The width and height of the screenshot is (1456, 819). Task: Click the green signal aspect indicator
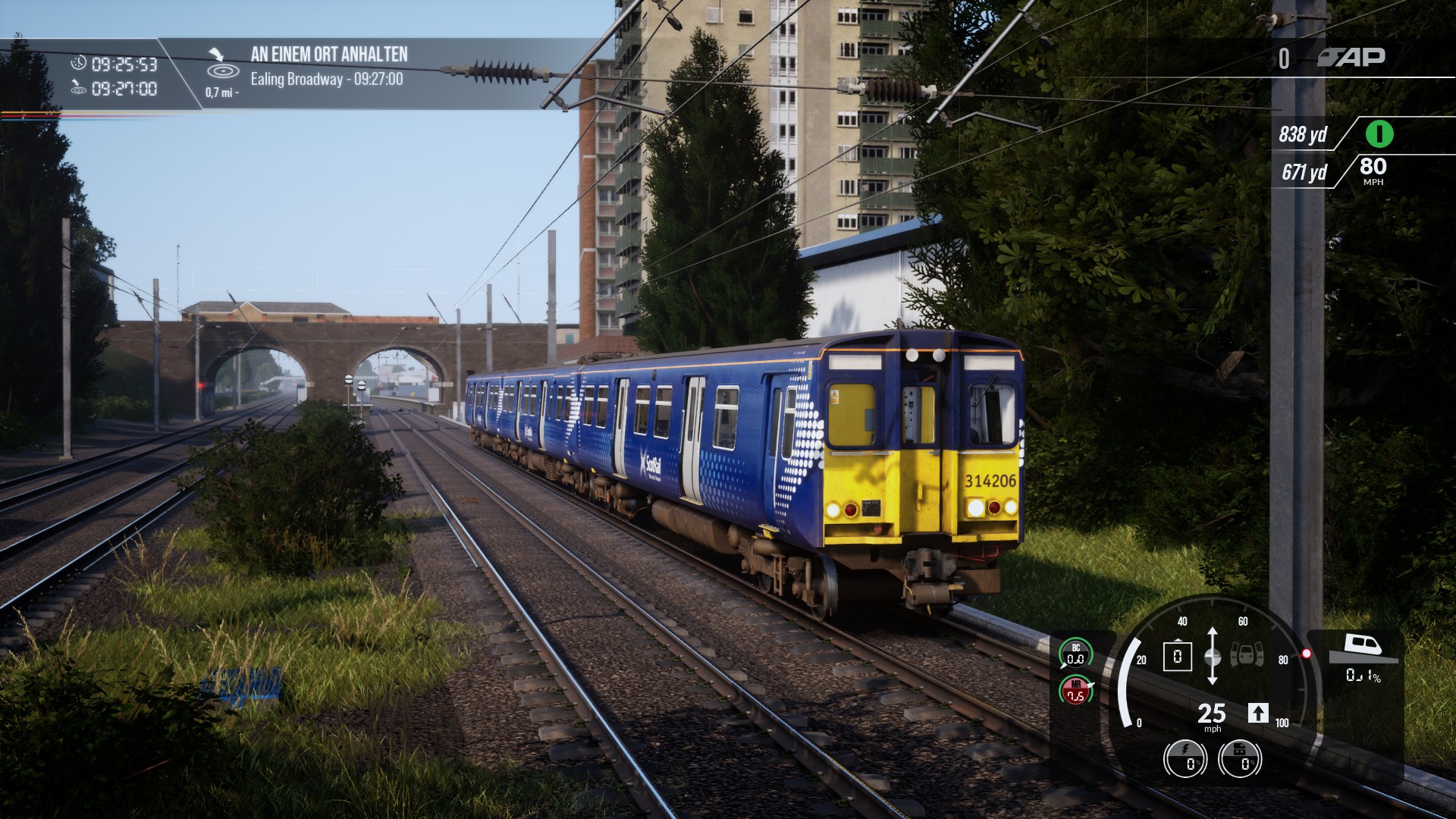tap(1379, 134)
